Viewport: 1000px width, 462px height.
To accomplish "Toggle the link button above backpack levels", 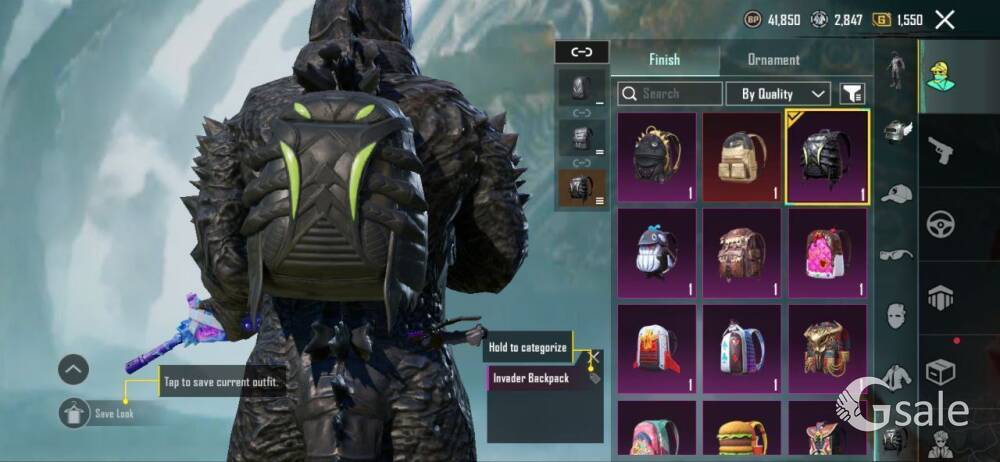I will [x=581, y=52].
